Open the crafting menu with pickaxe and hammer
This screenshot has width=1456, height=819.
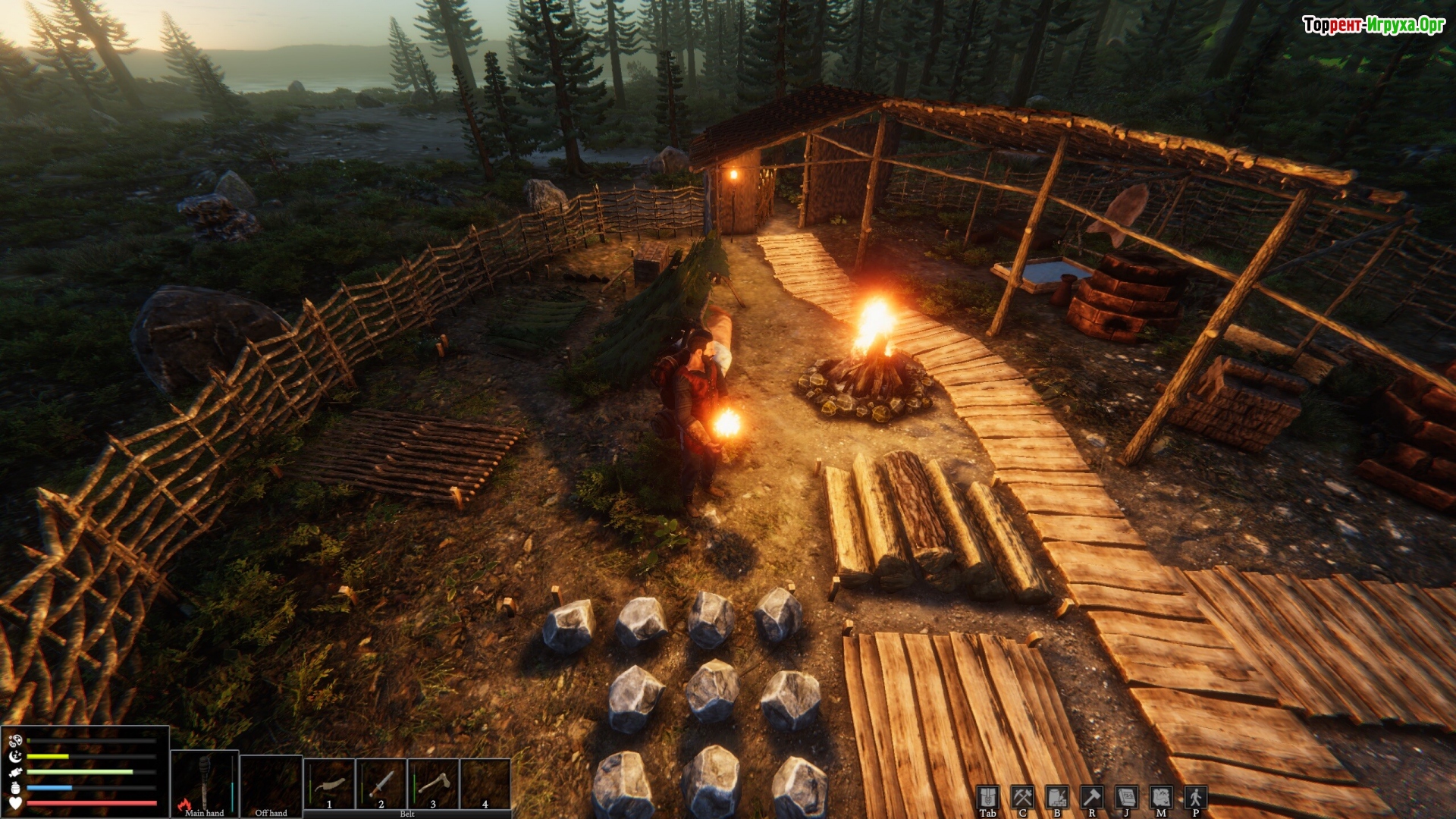[1022, 798]
